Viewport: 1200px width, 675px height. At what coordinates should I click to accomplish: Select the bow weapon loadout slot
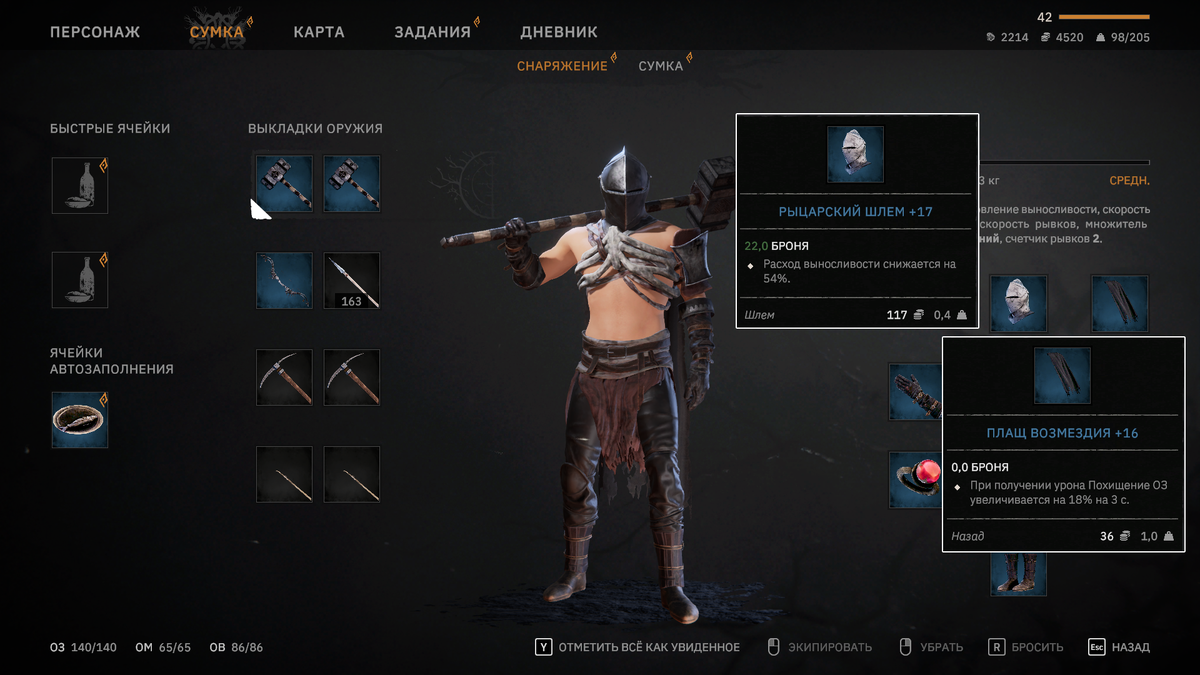284,280
